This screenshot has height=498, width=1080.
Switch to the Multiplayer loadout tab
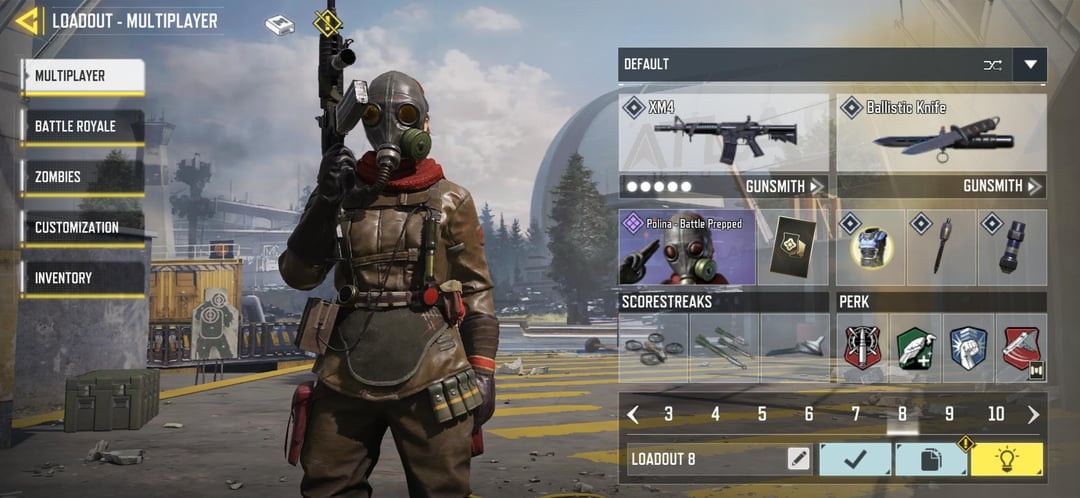(84, 76)
